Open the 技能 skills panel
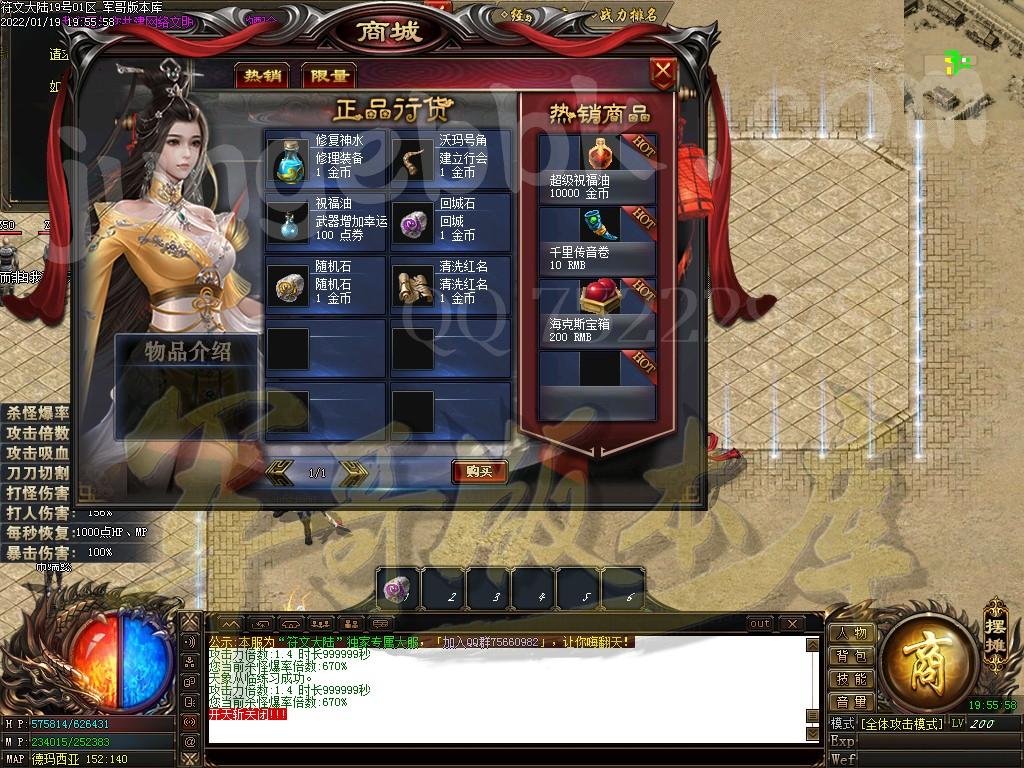1024x768 pixels. pyautogui.click(x=852, y=679)
